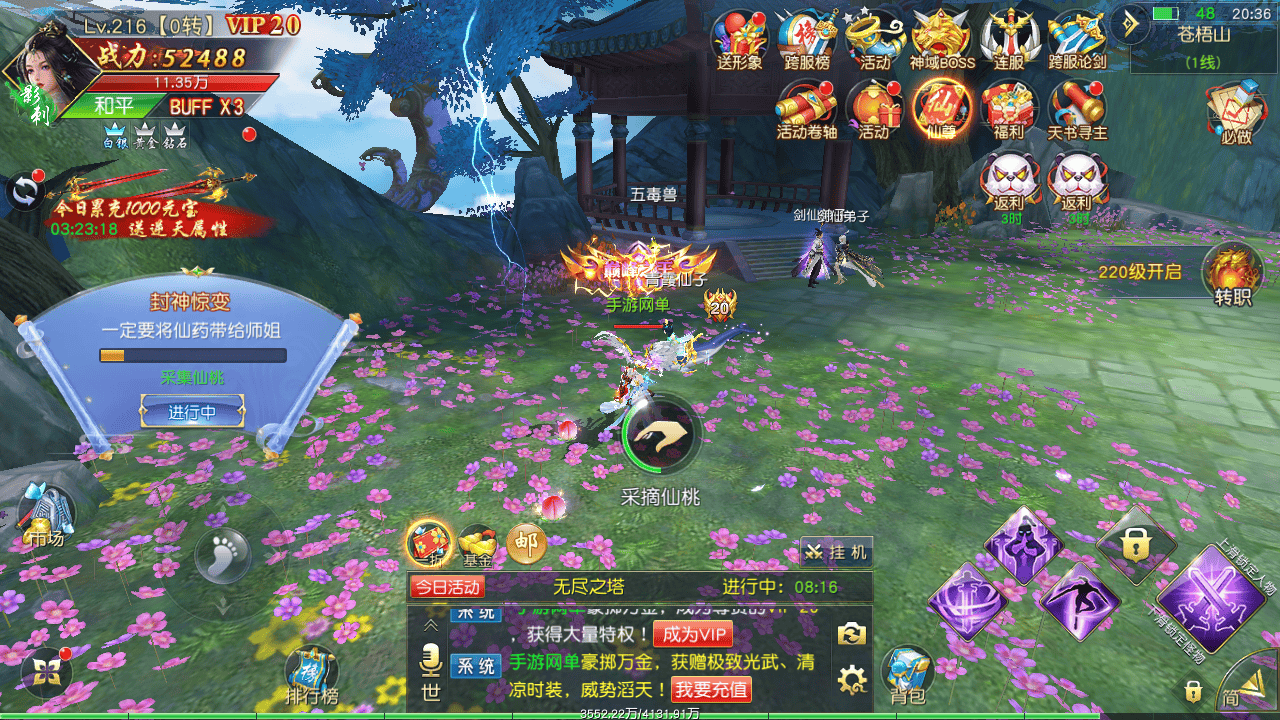Click the 我要充值 recharge button
1280x720 pixels.
[711, 690]
